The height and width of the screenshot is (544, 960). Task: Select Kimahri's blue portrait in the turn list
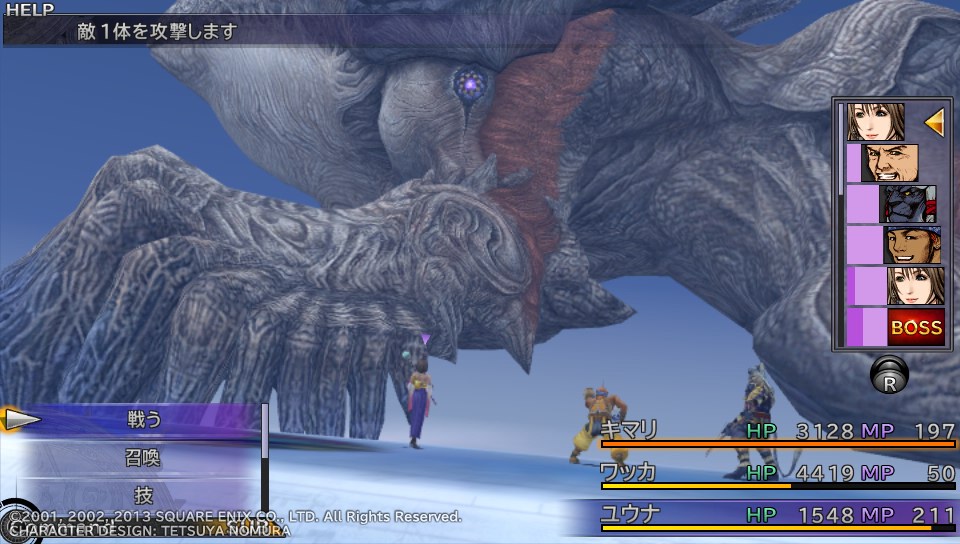(908, 204)
